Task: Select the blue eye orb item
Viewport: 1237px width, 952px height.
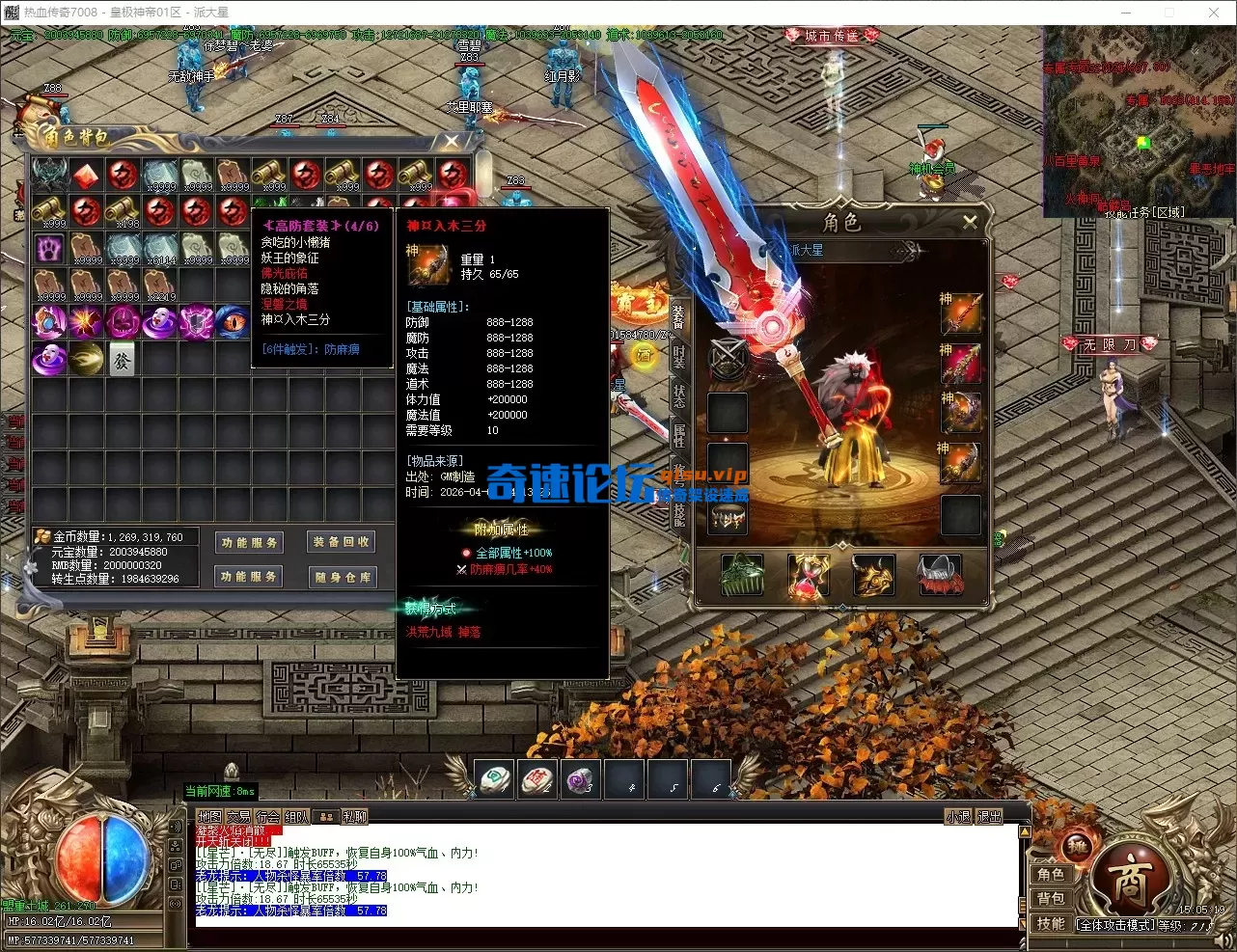Action: tap(233, 321)
